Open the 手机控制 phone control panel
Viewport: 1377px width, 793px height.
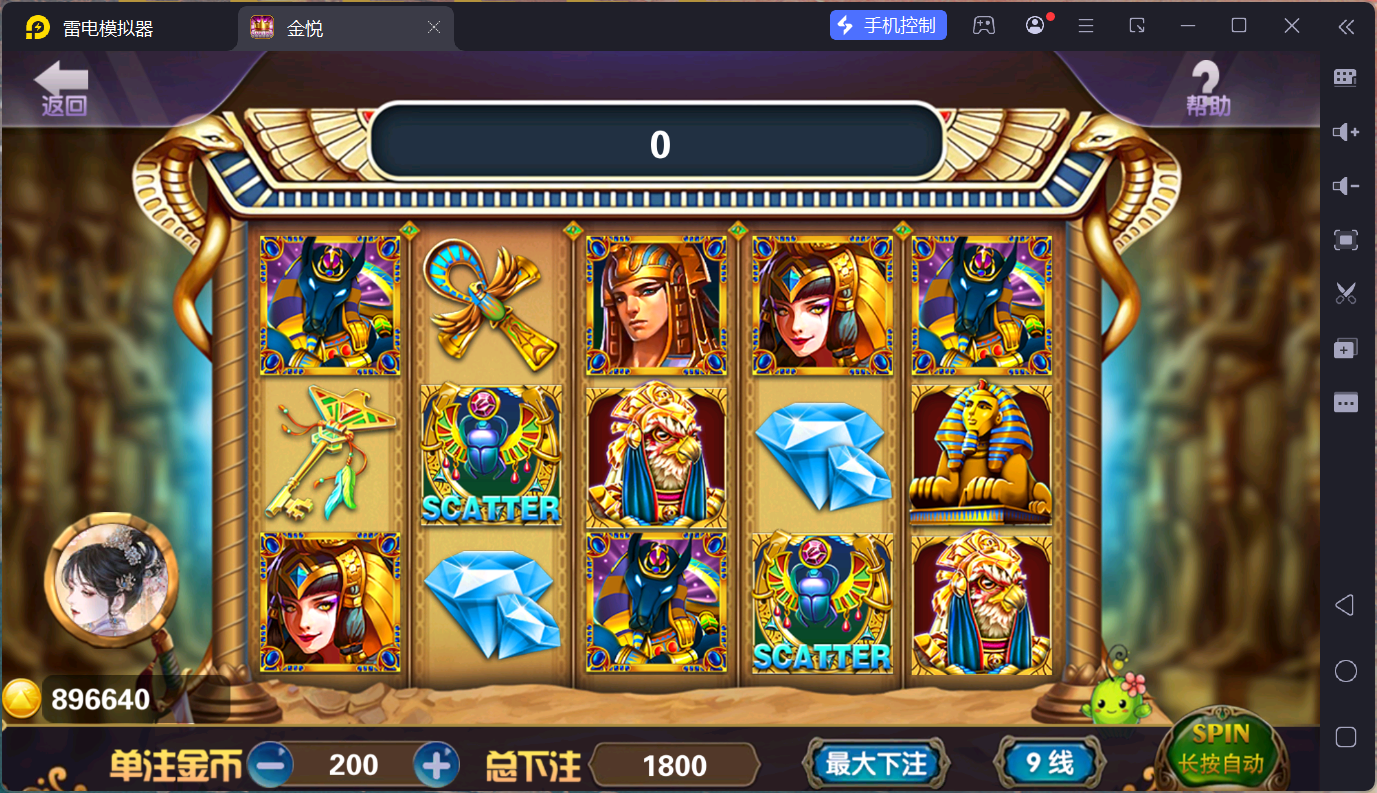point(888,26)
